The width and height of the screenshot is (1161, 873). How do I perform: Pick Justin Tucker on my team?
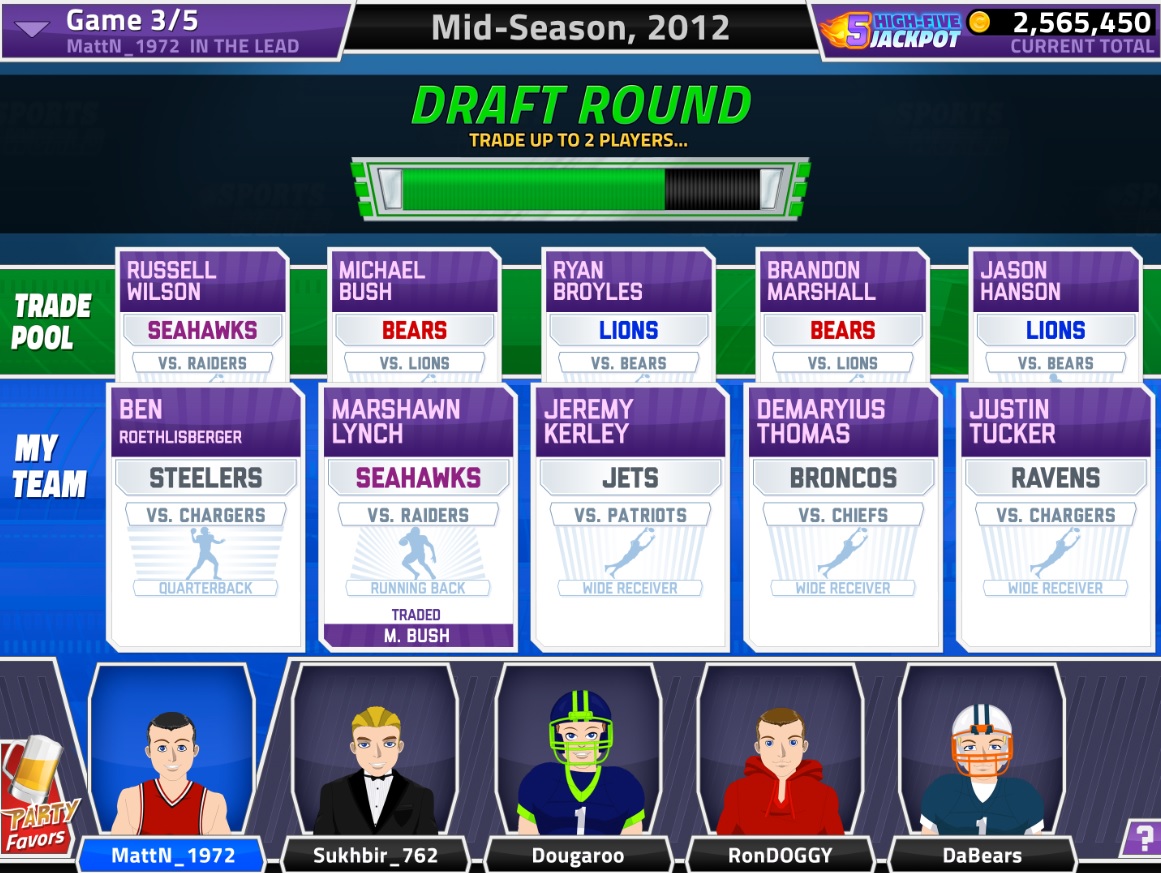tap(1056, 516)
